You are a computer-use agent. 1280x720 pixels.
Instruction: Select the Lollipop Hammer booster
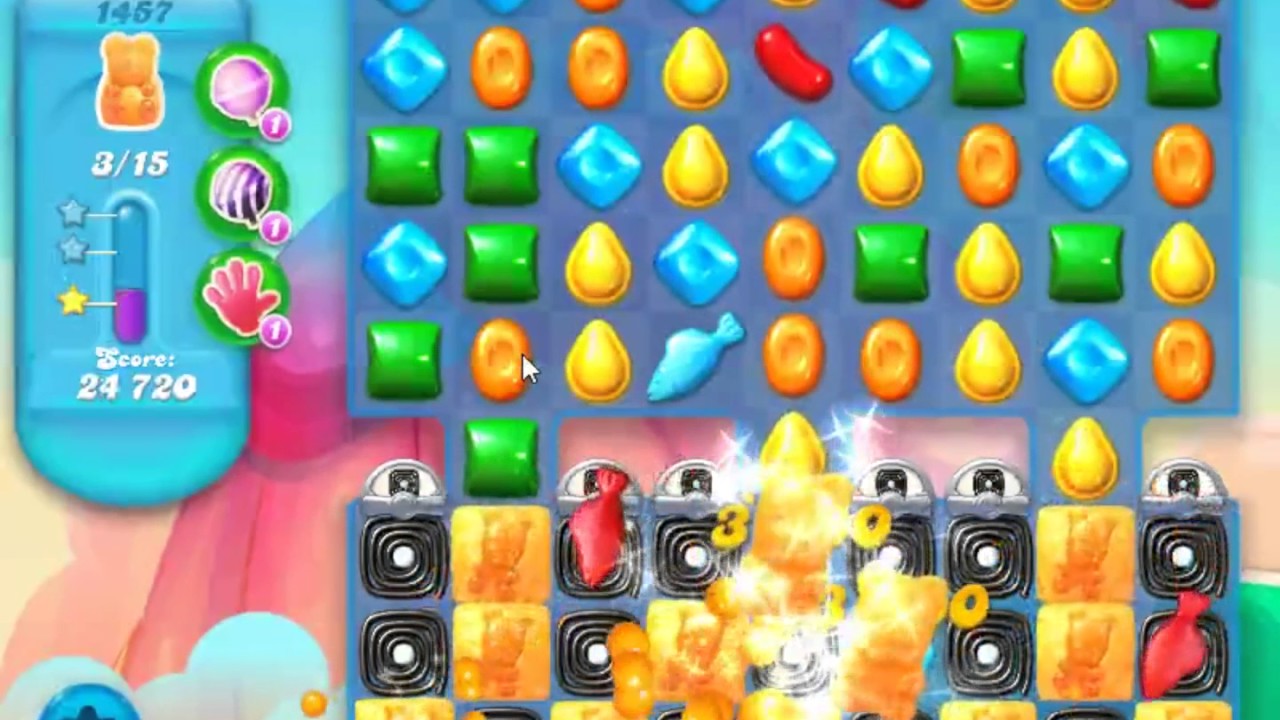pyautogui.click(x=243, y=90)
